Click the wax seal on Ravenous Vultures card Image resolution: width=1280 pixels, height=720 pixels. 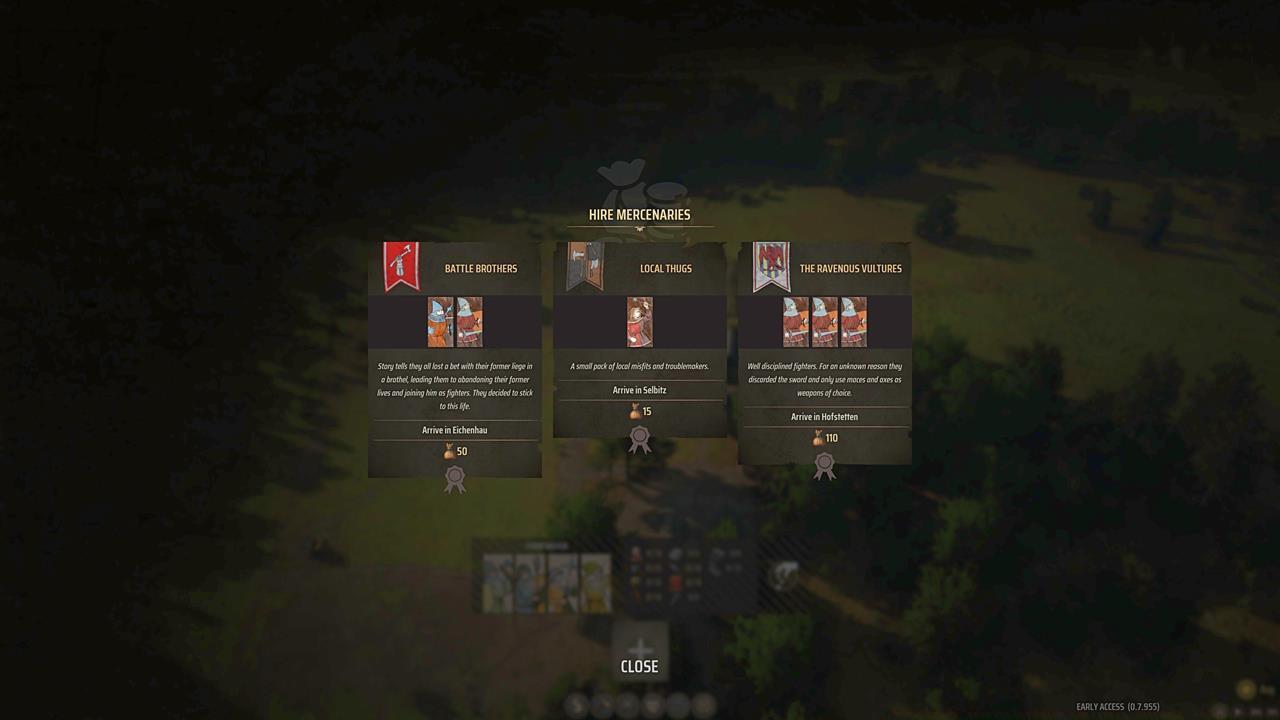824,463
